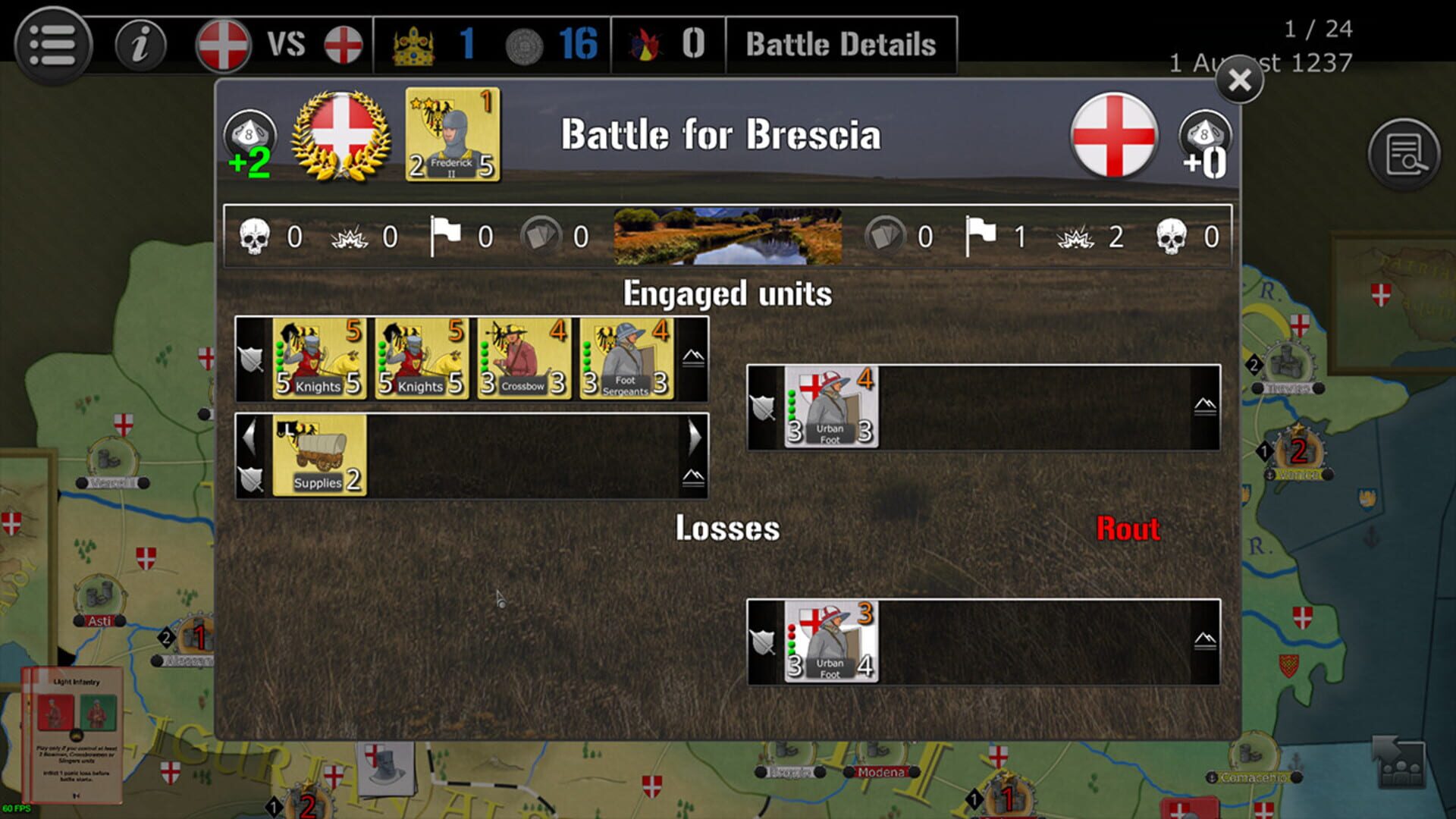Viewport: 1456px width, 819px height.
Task: Click the terrain photo thumbnail in the stats bar
Action: pos(730,237)
